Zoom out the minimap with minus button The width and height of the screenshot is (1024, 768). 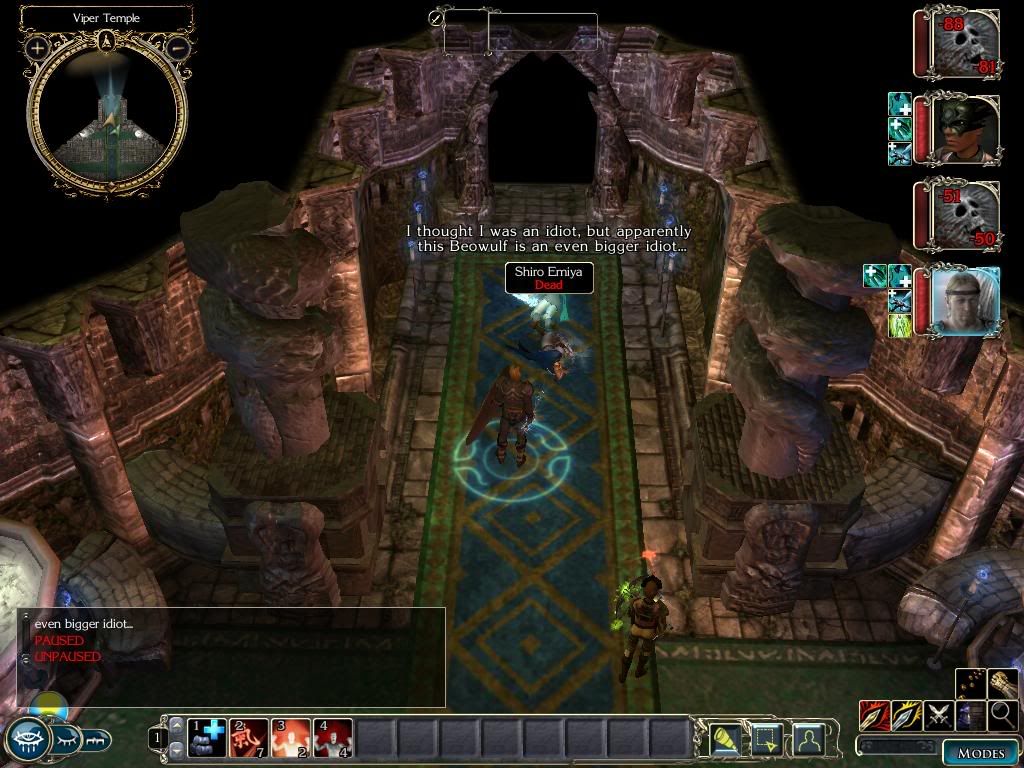tap(177, 47)
